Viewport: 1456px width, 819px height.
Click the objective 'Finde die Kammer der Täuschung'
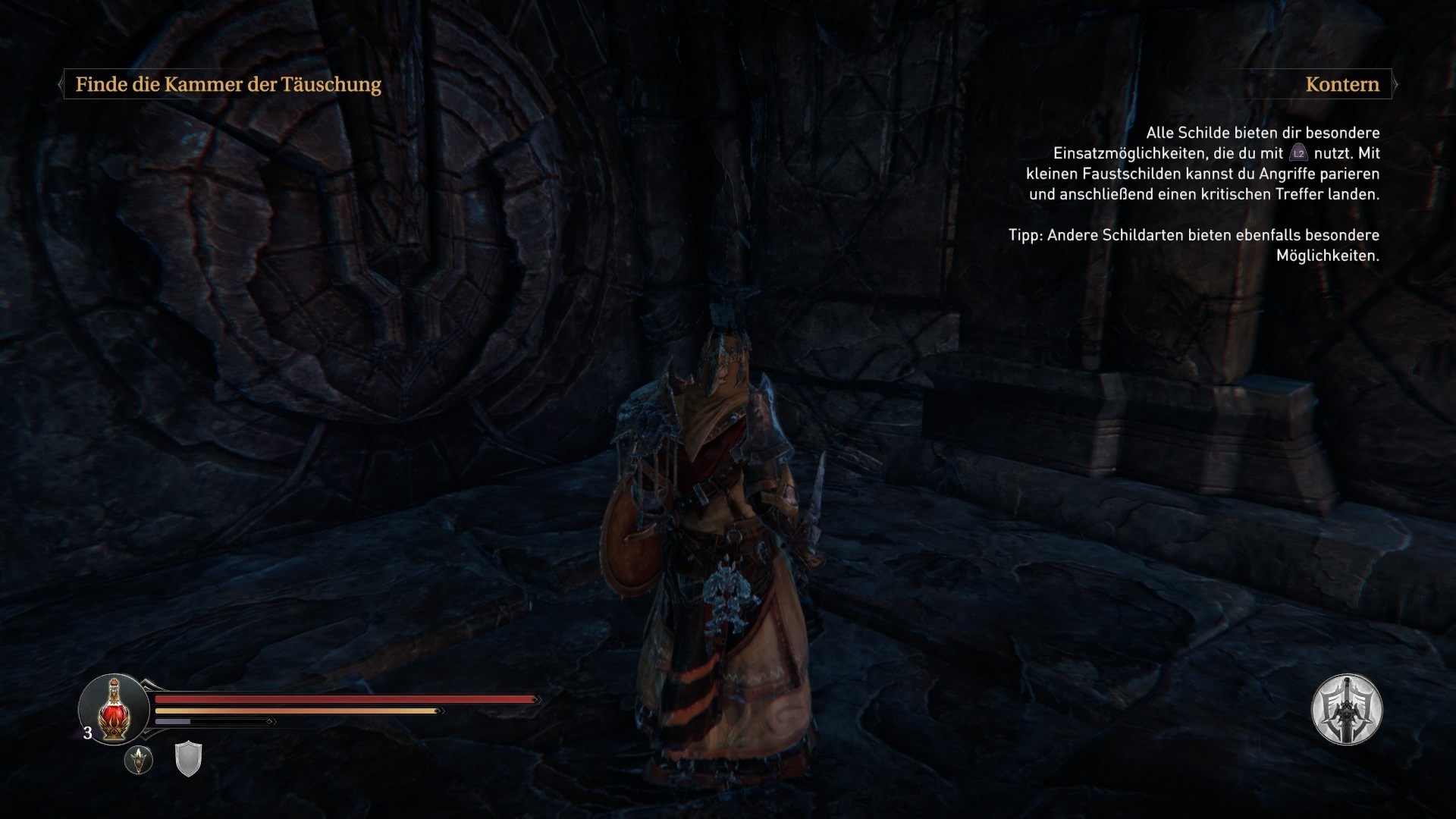[227, 83]
